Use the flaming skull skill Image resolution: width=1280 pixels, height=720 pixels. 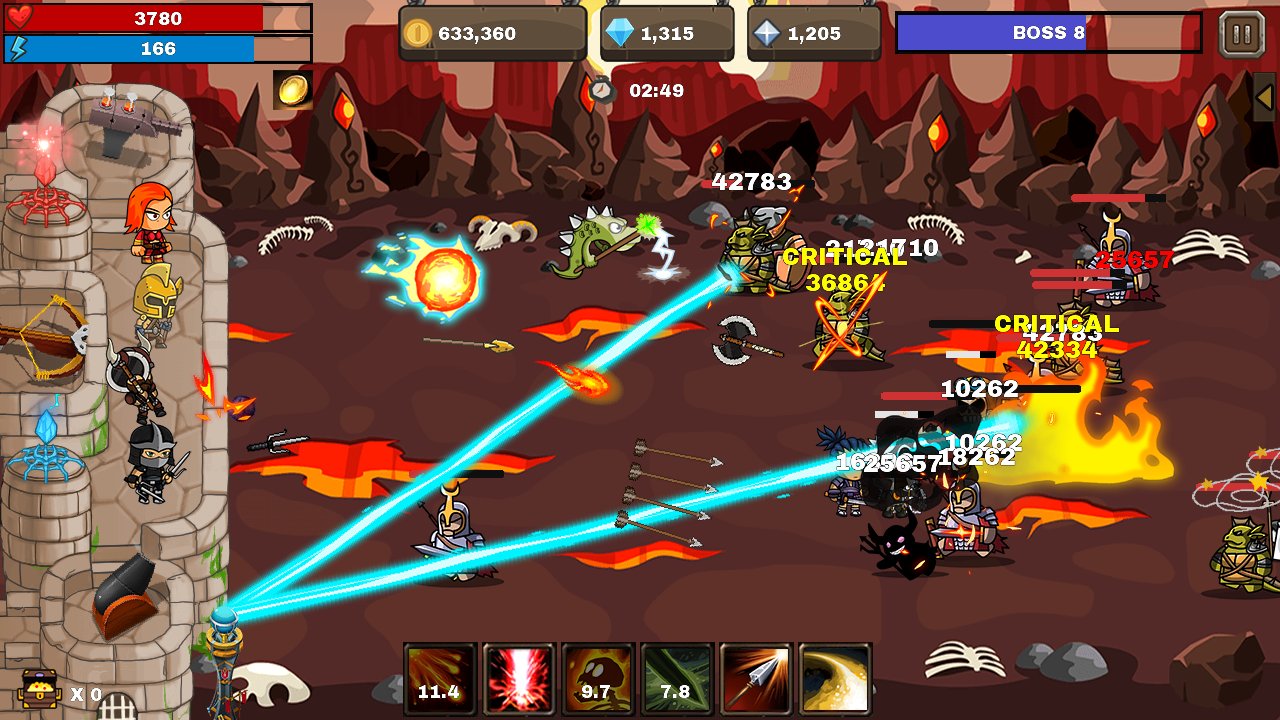click(597, 679)
